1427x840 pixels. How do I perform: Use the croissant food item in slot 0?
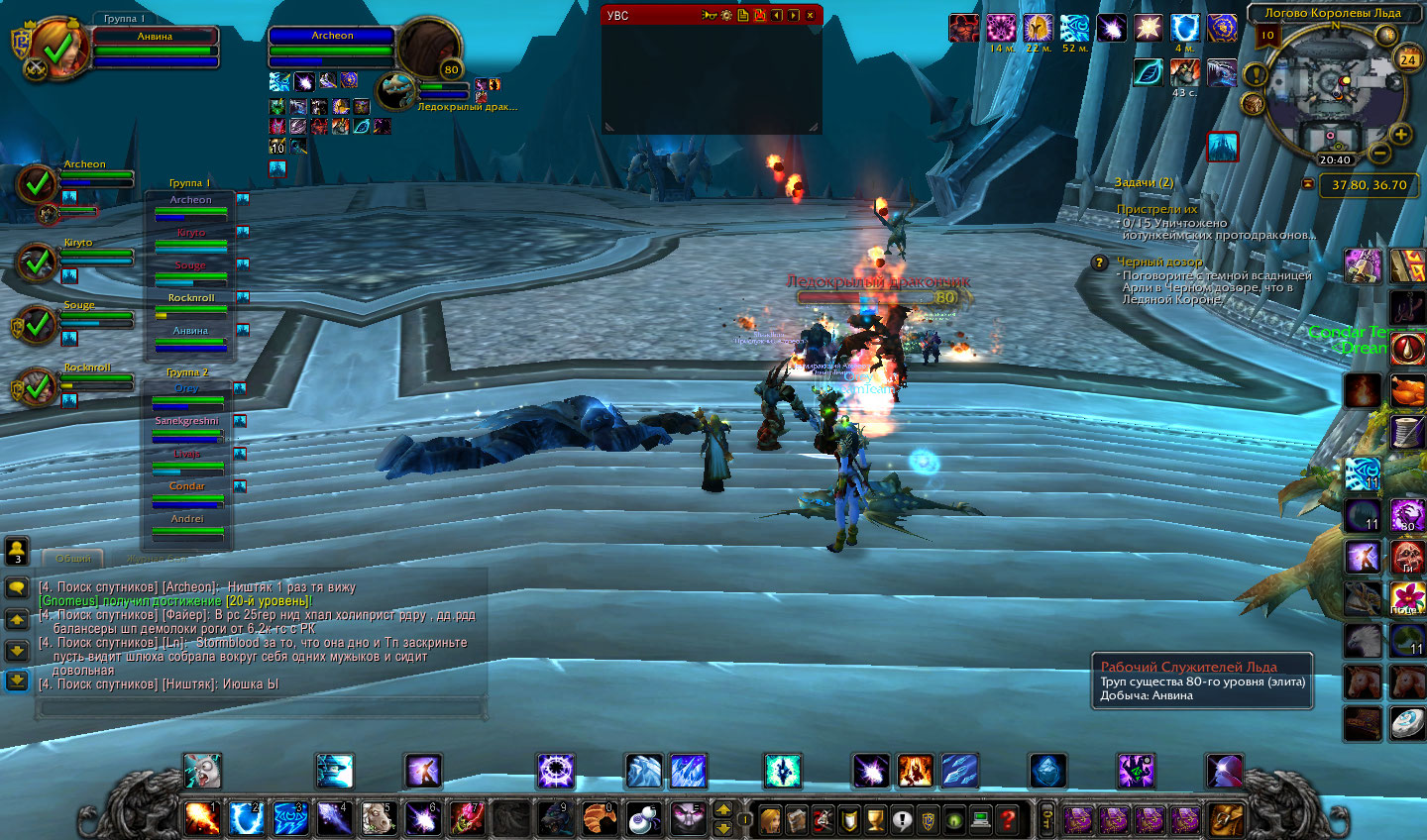tap(599, 818)
